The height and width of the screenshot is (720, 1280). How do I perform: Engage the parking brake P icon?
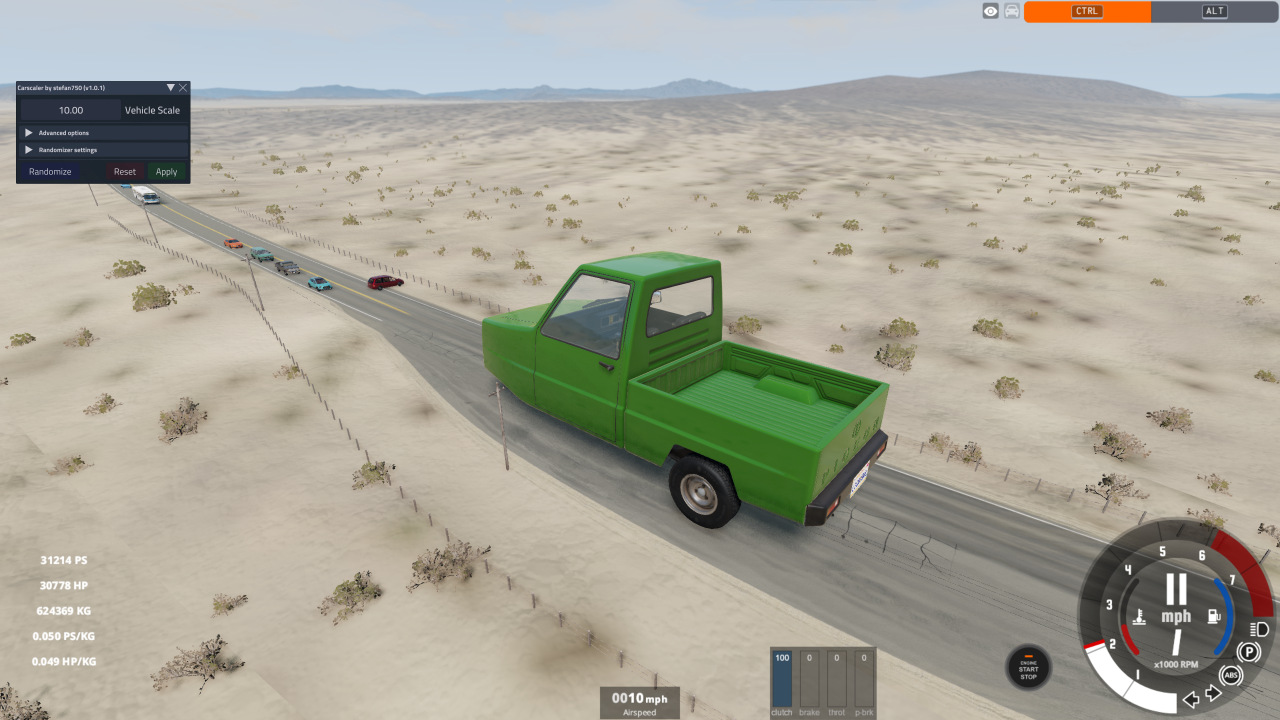1247,650
